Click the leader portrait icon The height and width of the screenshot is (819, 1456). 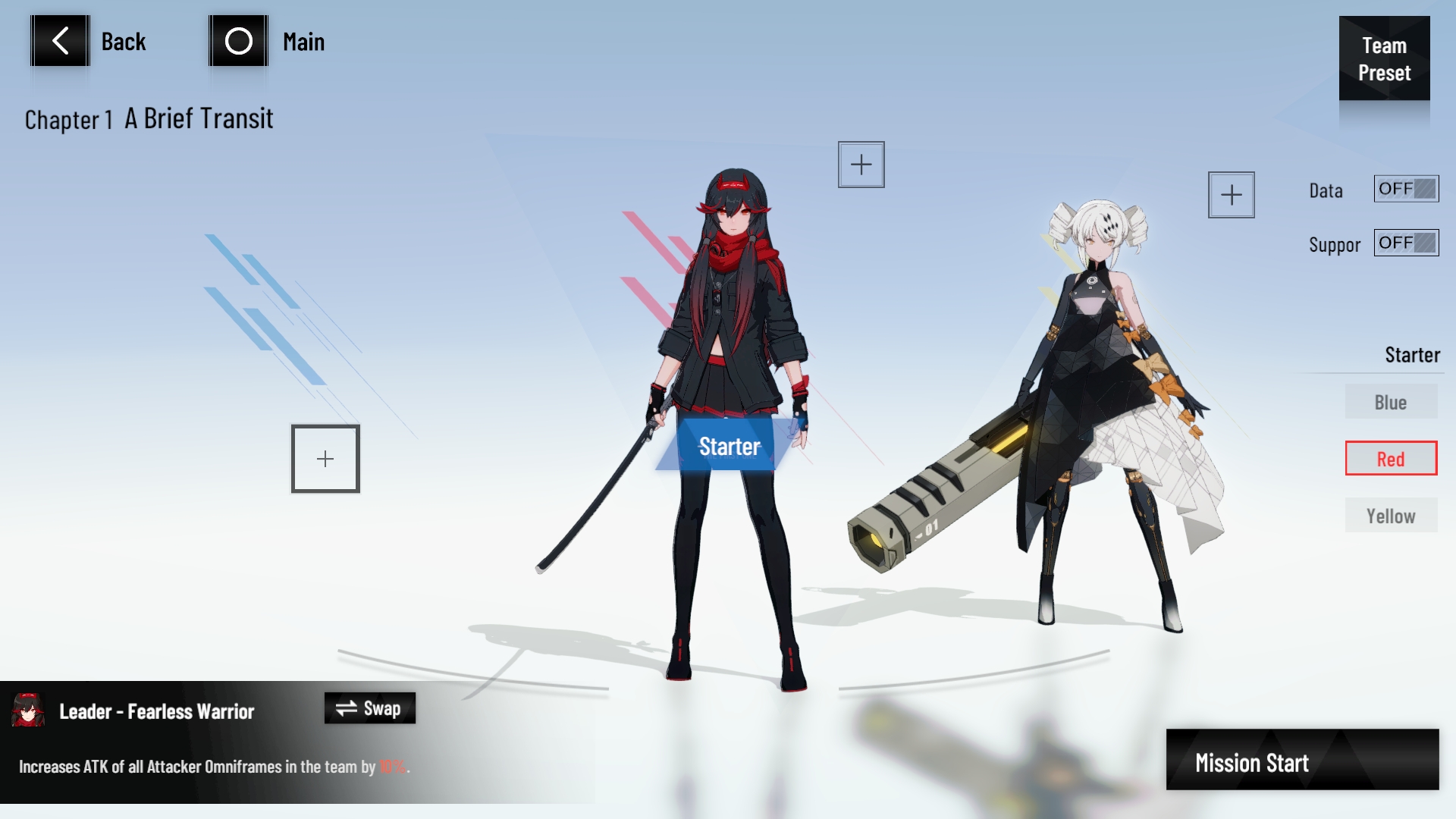pos(29,711)
